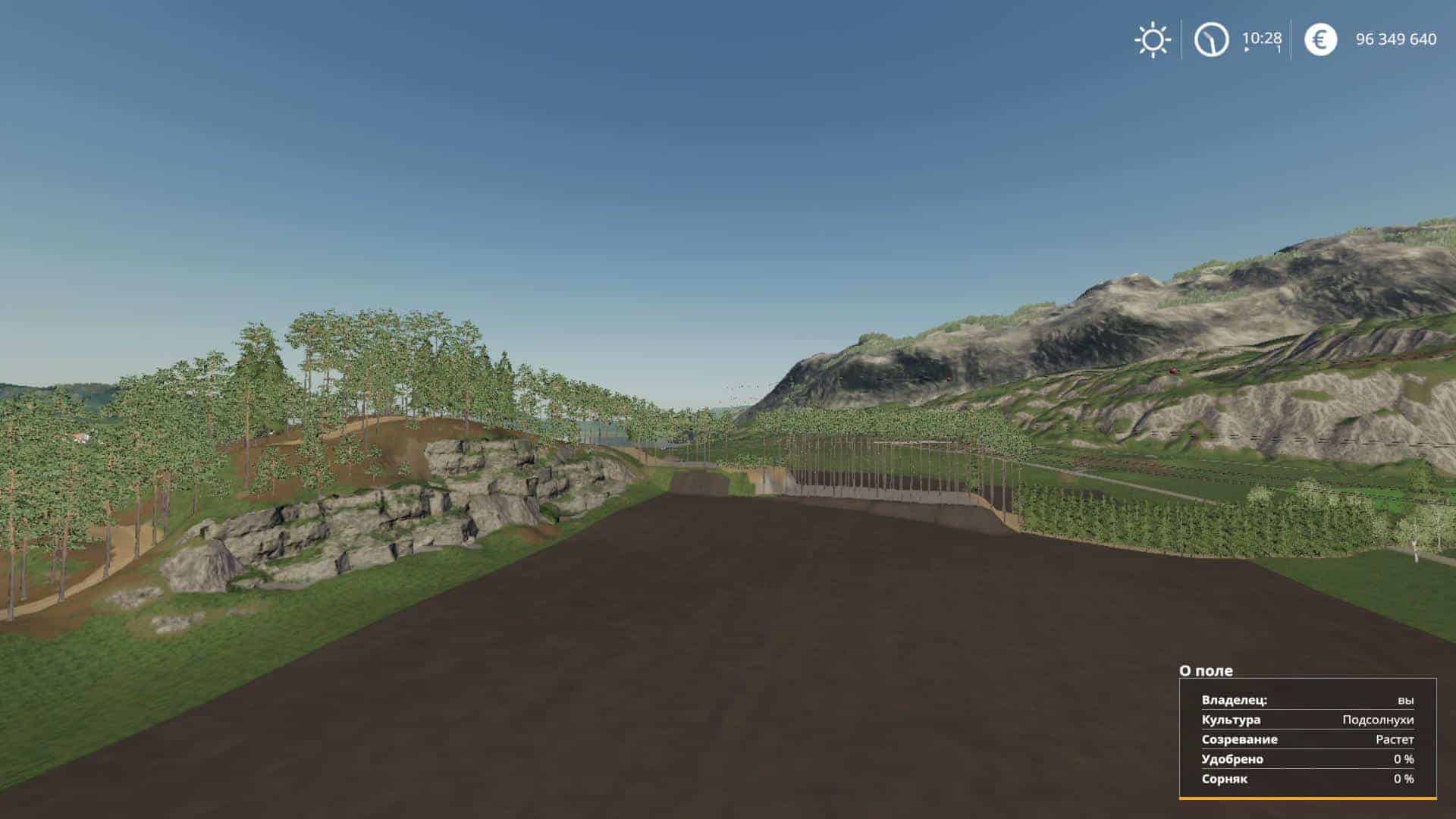Click the clock hands inside the dial icon
Screen dimensions: 1456x819
[1212, 39]
